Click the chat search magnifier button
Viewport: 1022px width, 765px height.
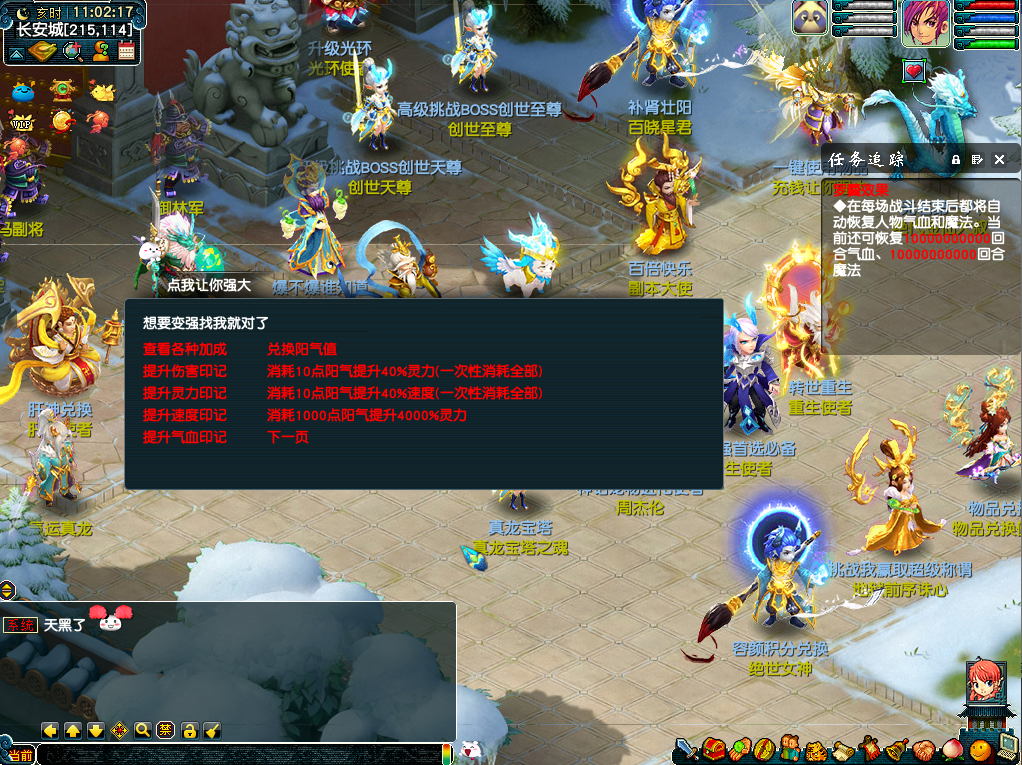pos(142,730)
